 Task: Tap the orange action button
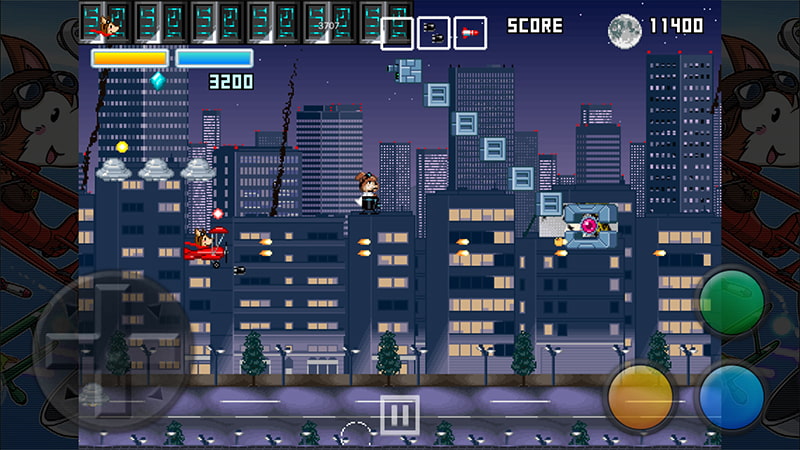point(641,397)
